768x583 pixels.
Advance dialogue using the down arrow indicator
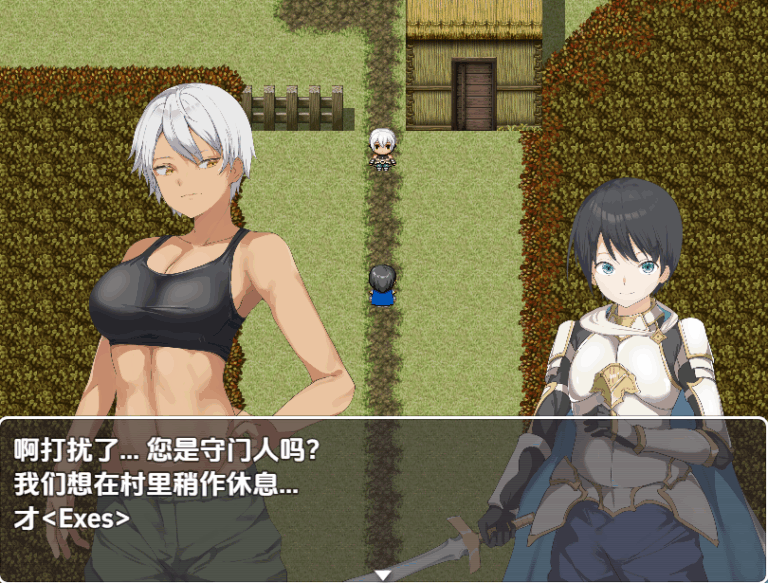383,574
